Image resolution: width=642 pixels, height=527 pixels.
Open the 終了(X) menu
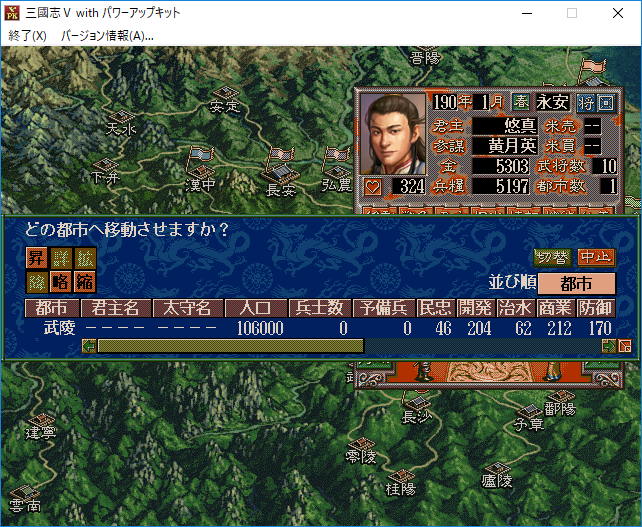click(27, 35)
